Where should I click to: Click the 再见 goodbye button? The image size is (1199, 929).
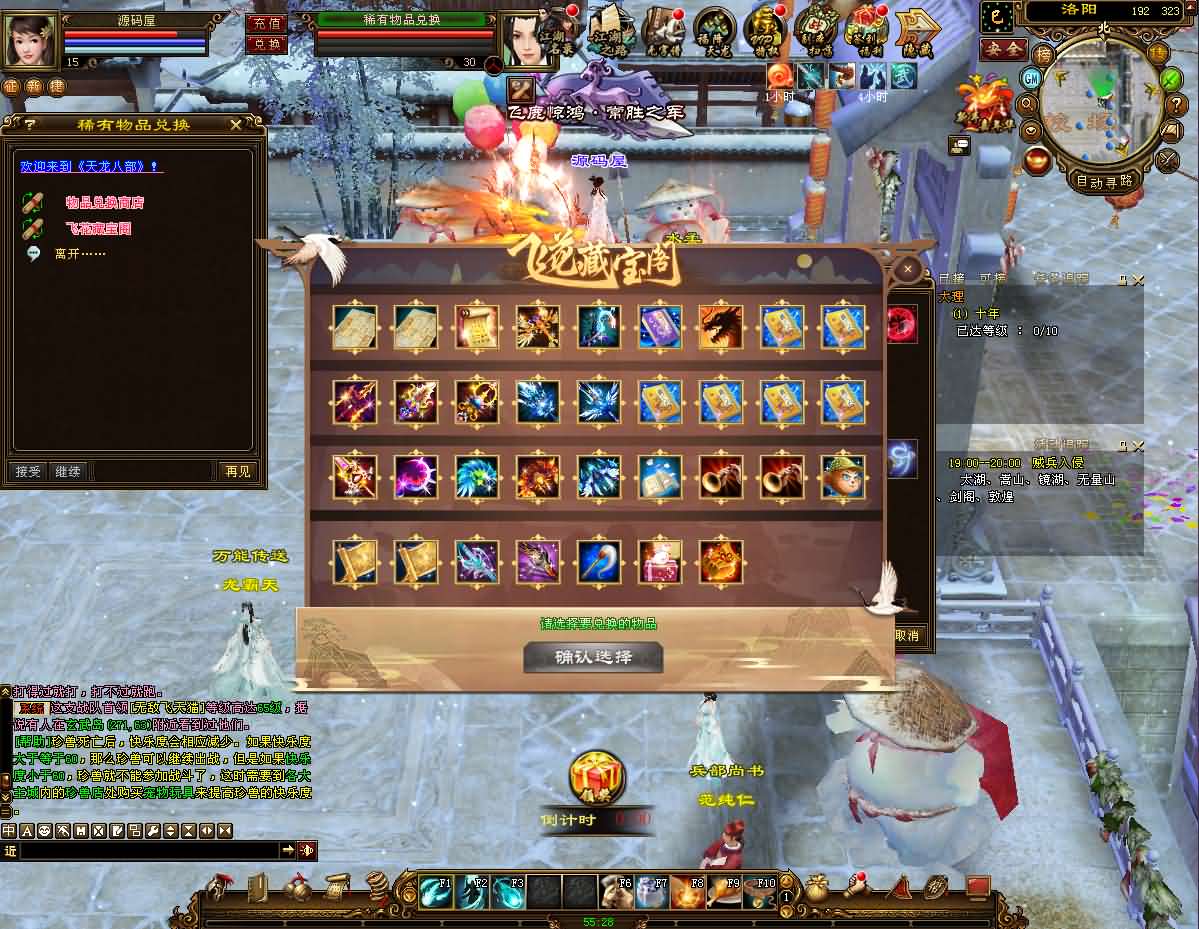(238, 471)
